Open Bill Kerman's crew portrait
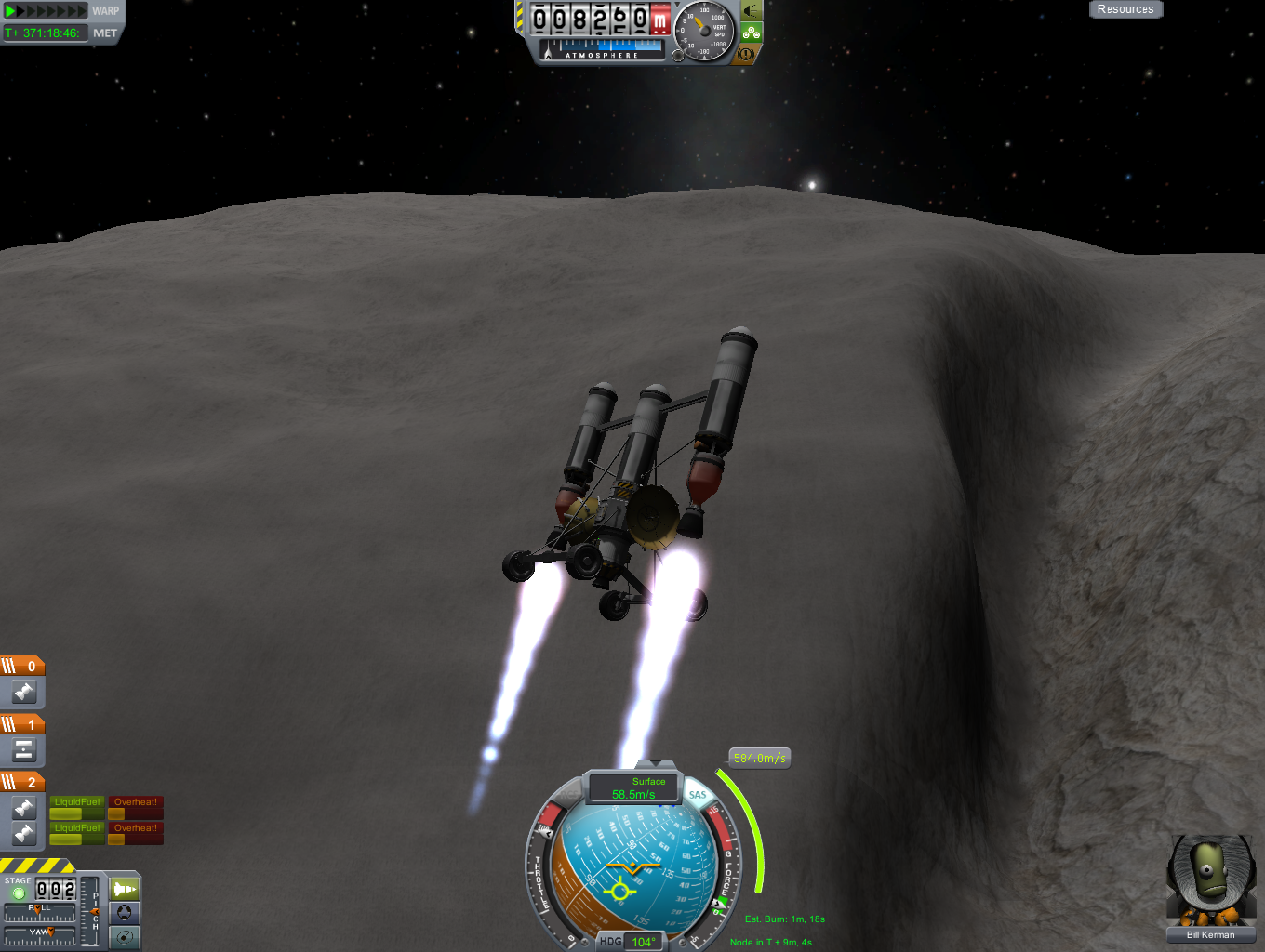 click(x=1210, y=881)
